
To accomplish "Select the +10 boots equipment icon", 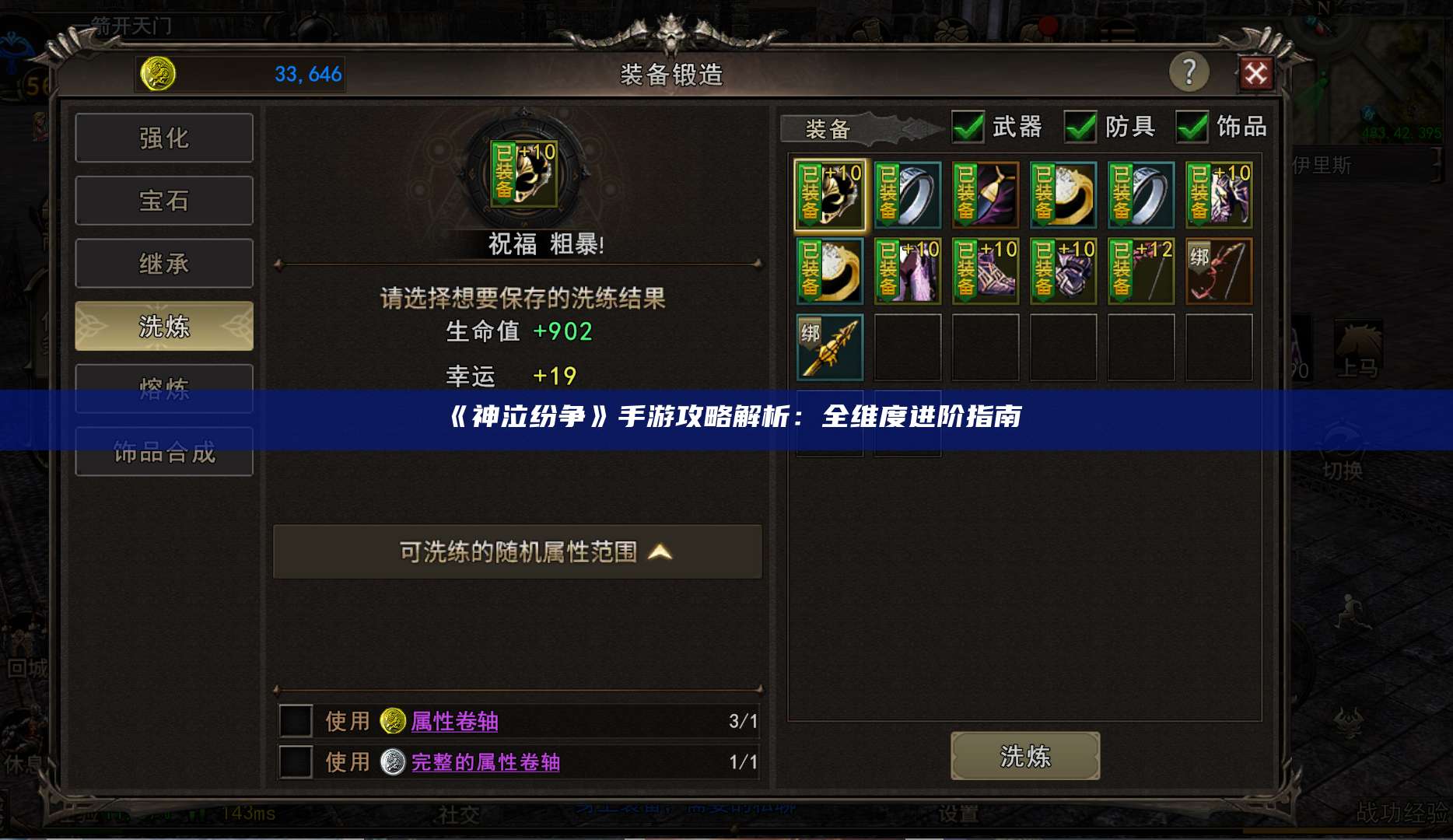I will pyautogui.click(x=985, y=271).
